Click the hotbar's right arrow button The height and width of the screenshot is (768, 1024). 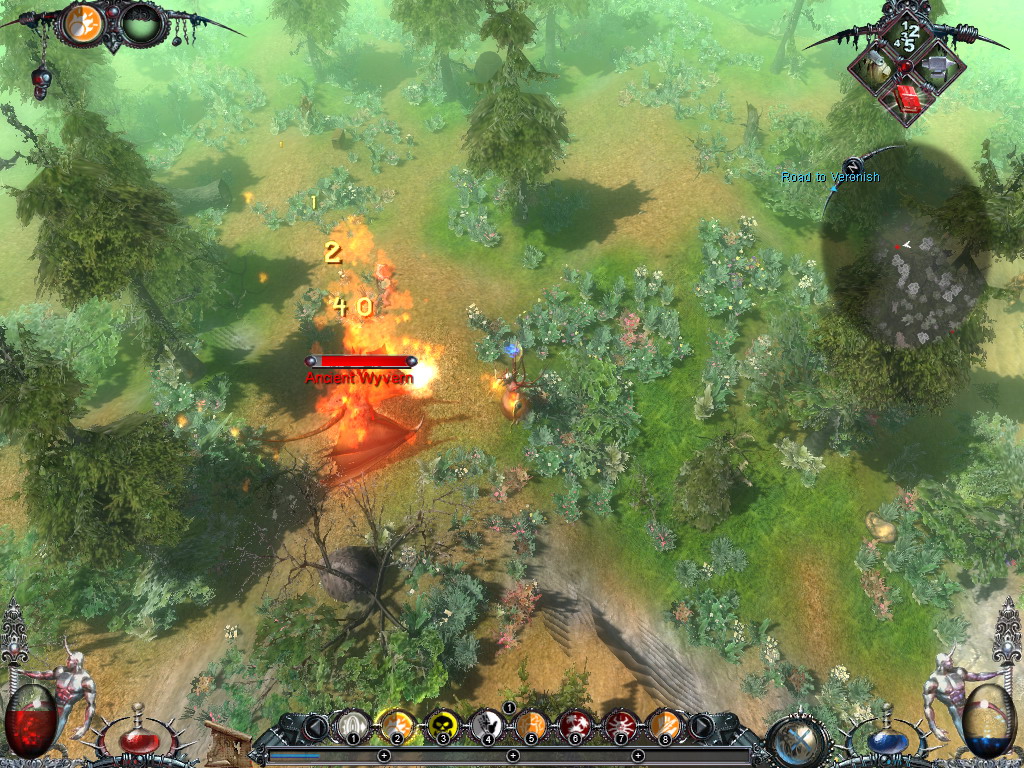pos(702,725)
